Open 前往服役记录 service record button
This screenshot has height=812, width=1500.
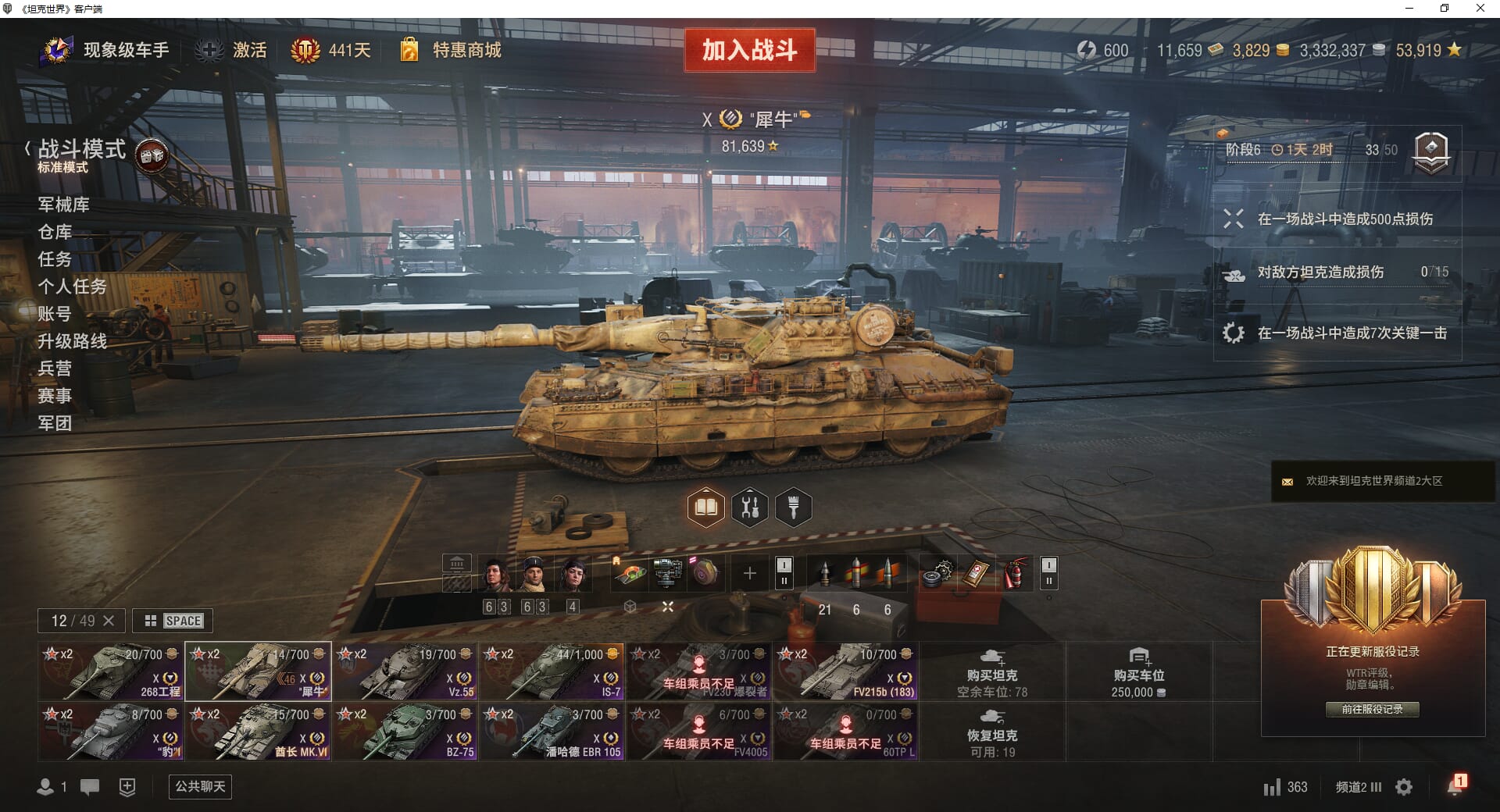tap(1372, 709)
